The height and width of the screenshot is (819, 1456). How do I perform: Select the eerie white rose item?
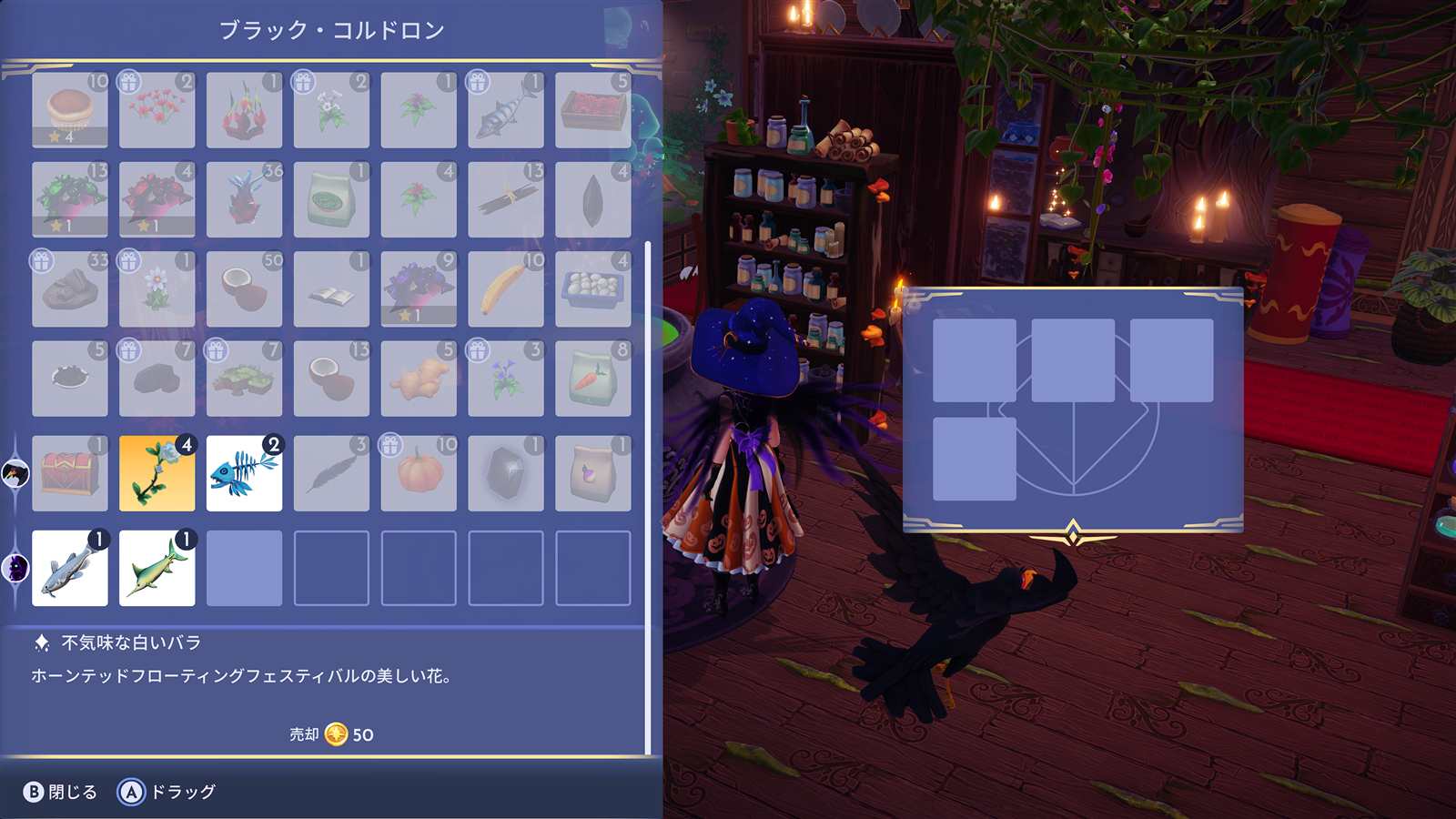[157, 473]
